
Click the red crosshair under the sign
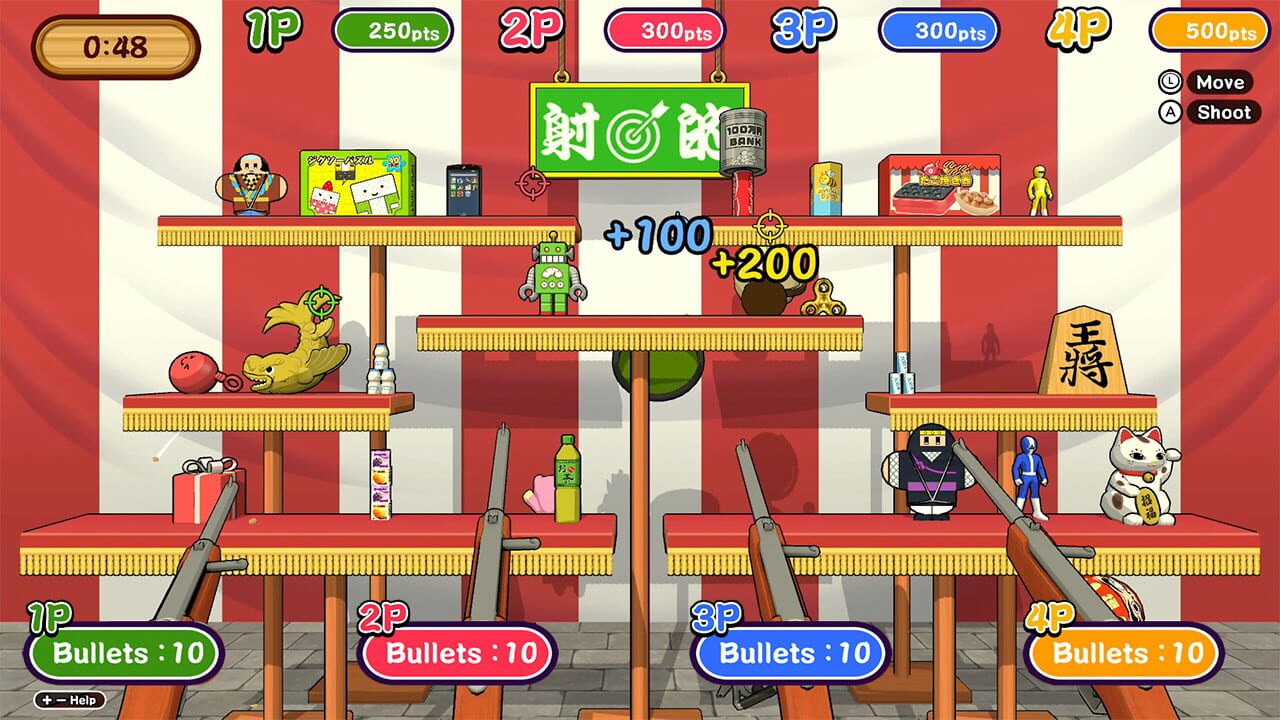point(532,184)
